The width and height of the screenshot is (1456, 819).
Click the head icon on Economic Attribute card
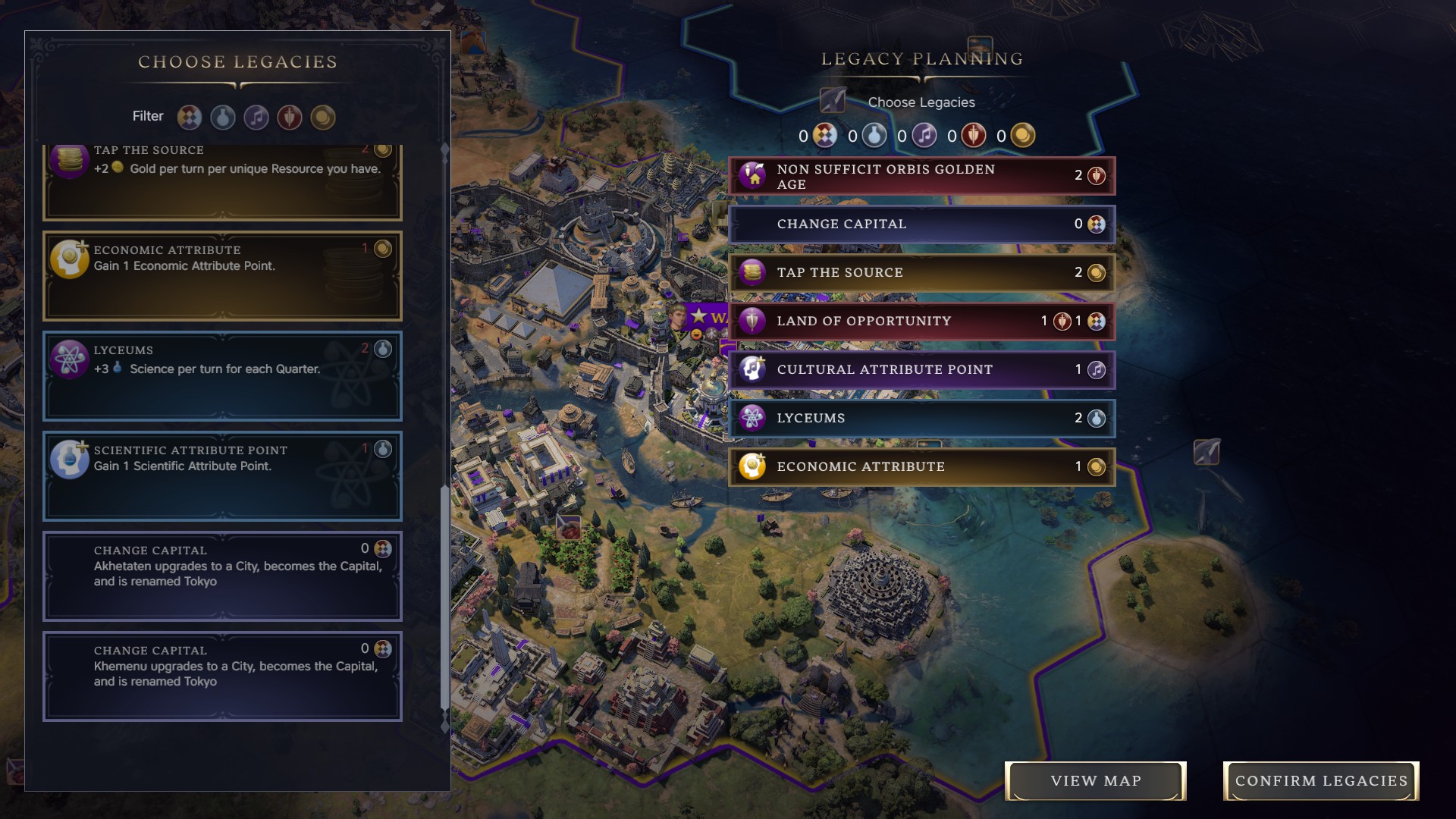(x=69, y=259)
